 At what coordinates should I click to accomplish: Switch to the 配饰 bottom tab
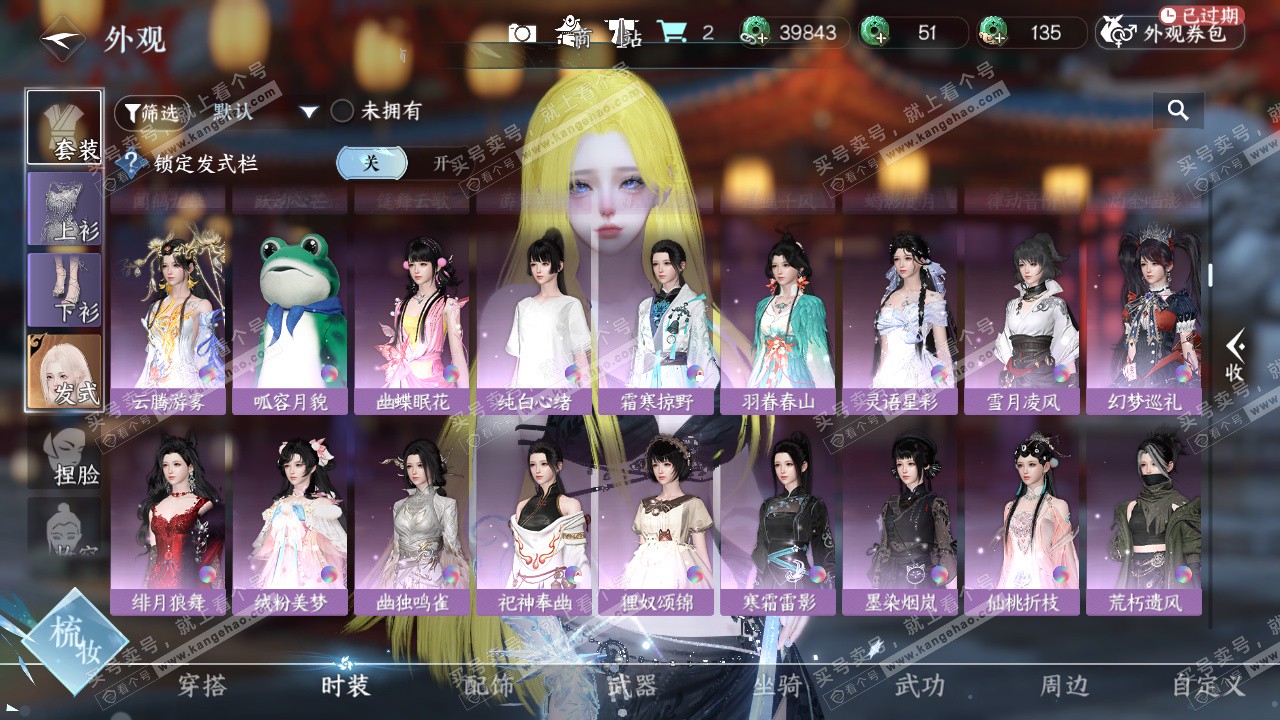click(489, 686)
